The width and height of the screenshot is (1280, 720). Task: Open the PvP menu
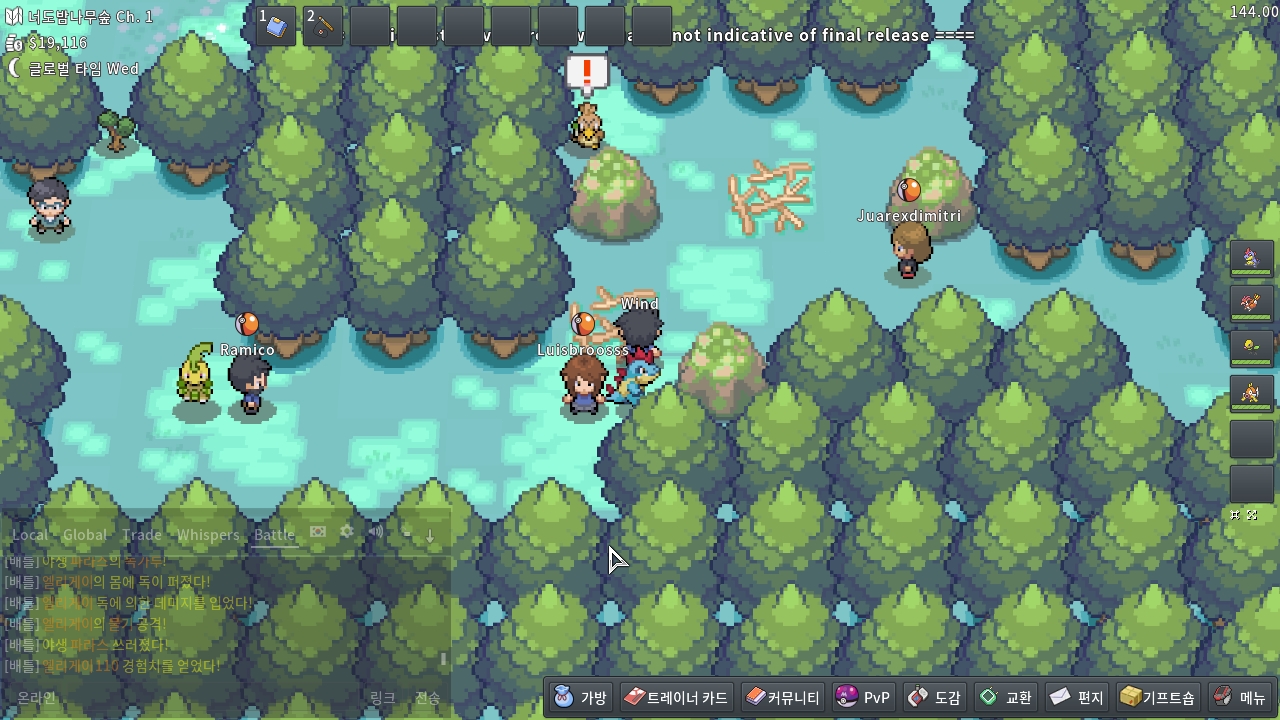click(863, 697)
